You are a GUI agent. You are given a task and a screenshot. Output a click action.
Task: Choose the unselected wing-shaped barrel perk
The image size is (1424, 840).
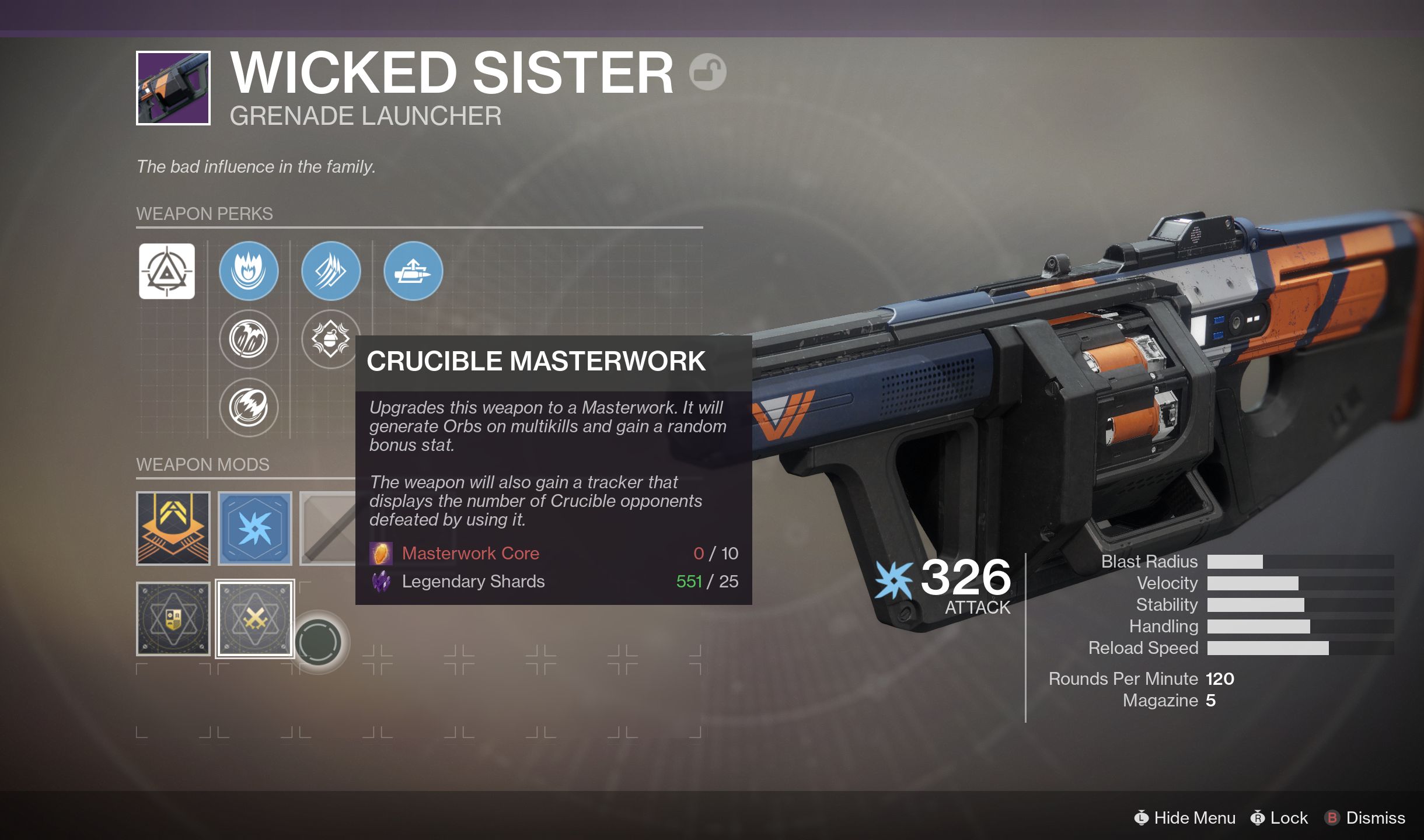[x=249, y=339]
